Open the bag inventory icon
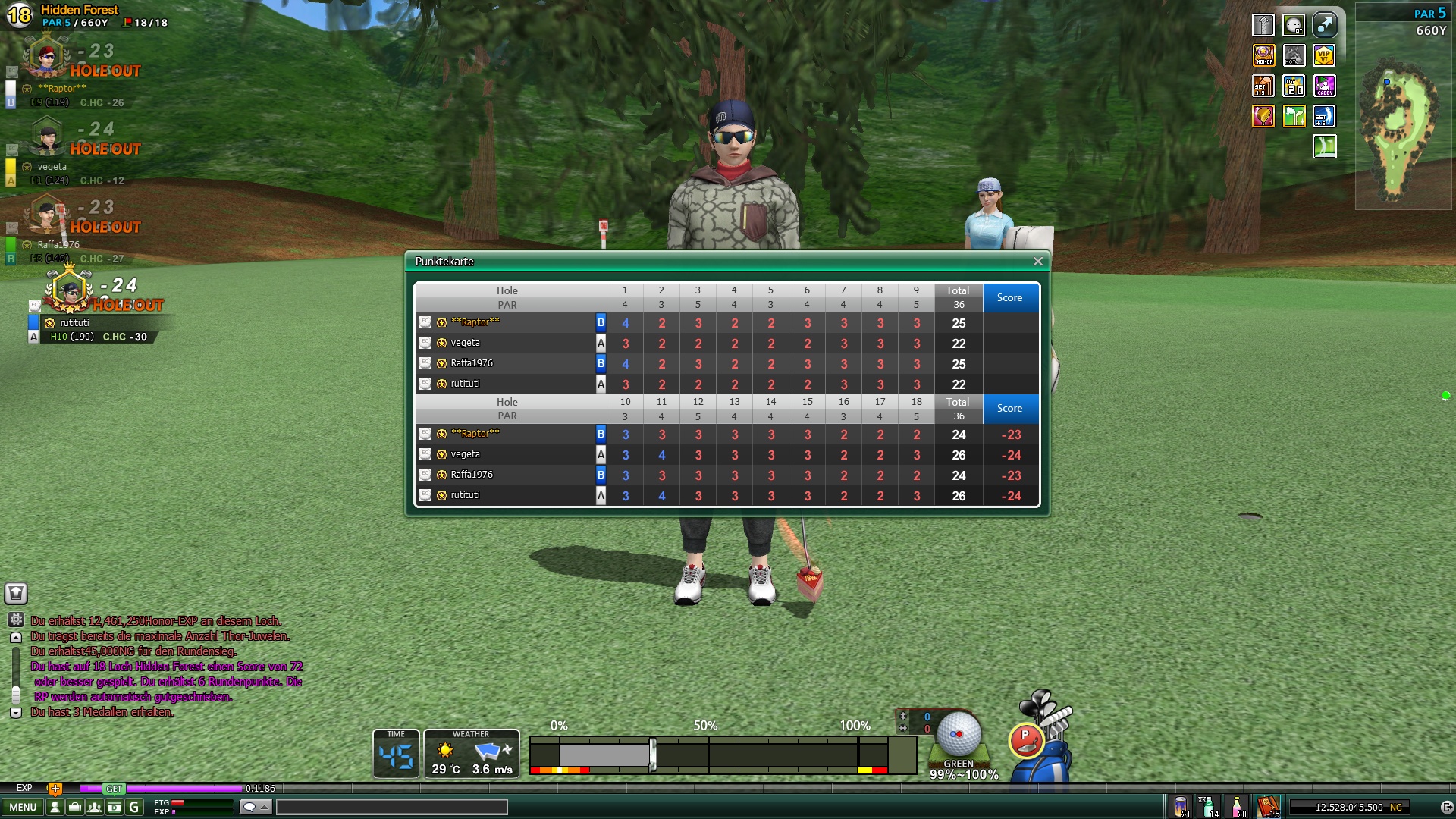Viewport: 1456px width, 819px height. (x=74, y=808)
